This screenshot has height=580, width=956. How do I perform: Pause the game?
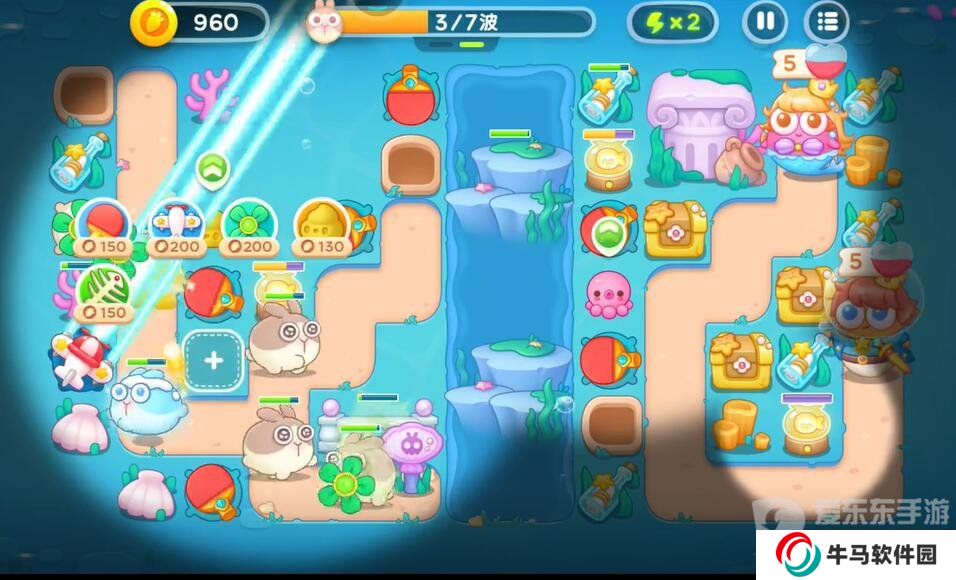coord(765,22)
